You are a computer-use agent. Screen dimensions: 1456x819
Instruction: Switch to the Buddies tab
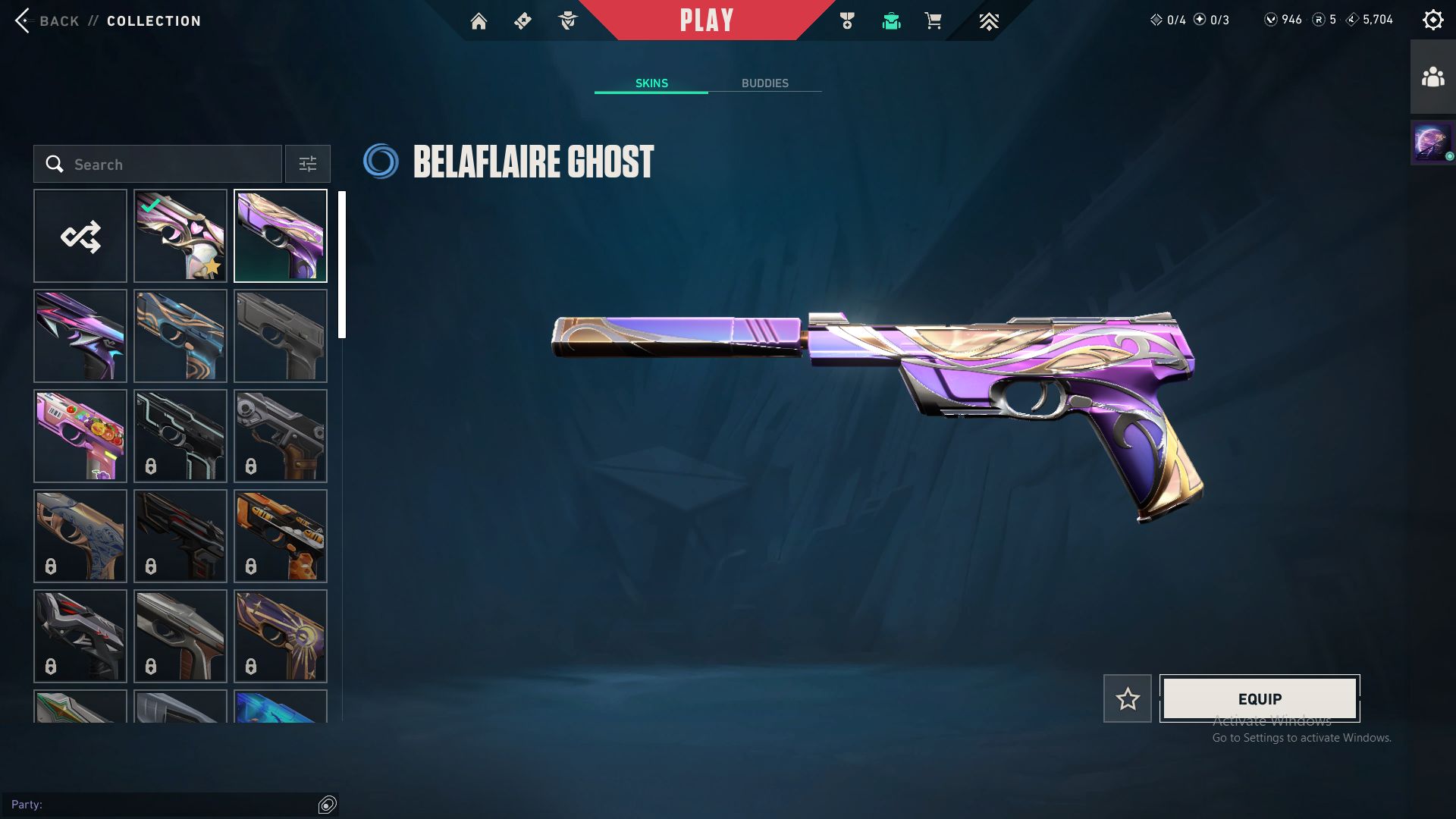[764, 83]
